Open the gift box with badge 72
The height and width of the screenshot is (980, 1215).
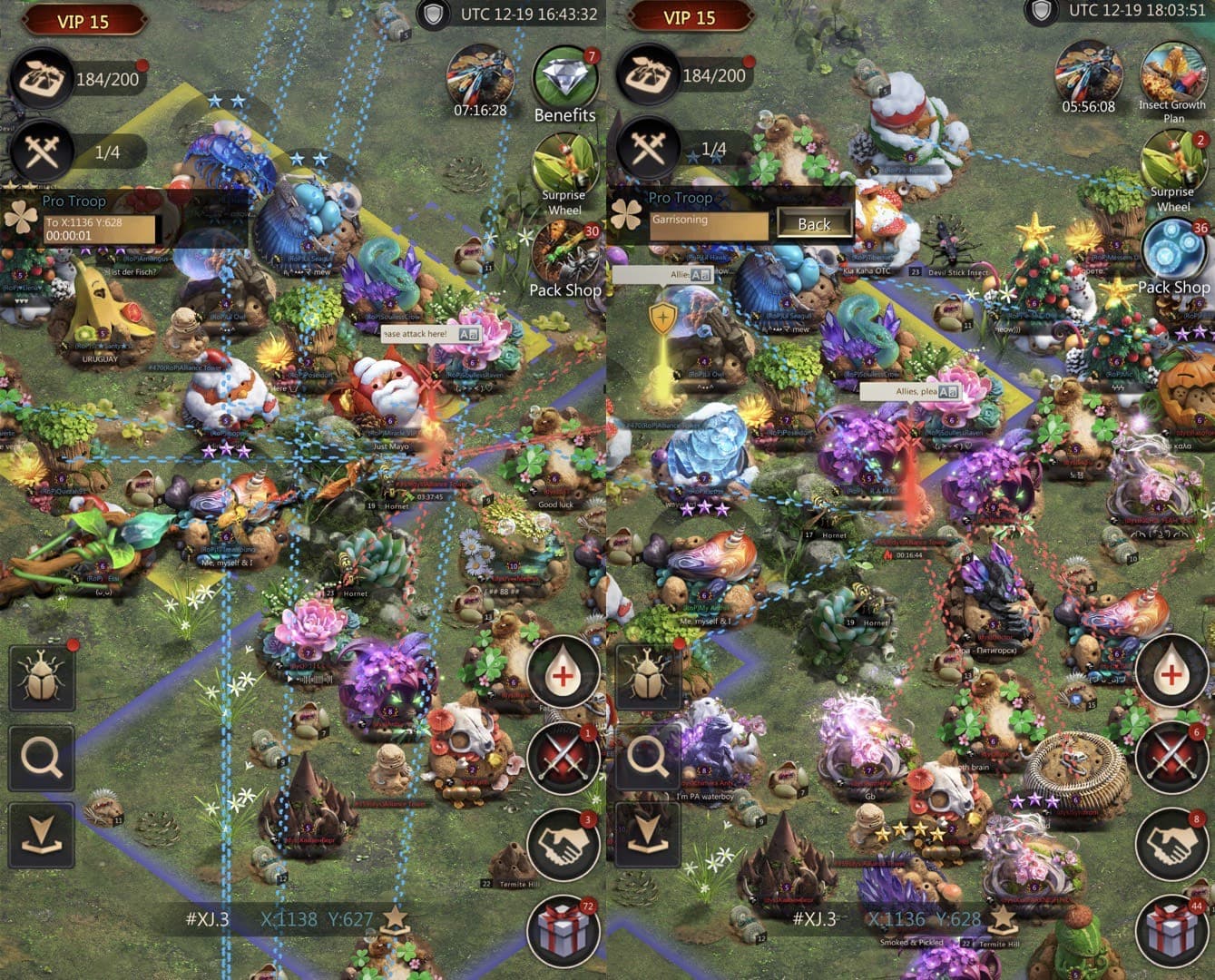563,931
